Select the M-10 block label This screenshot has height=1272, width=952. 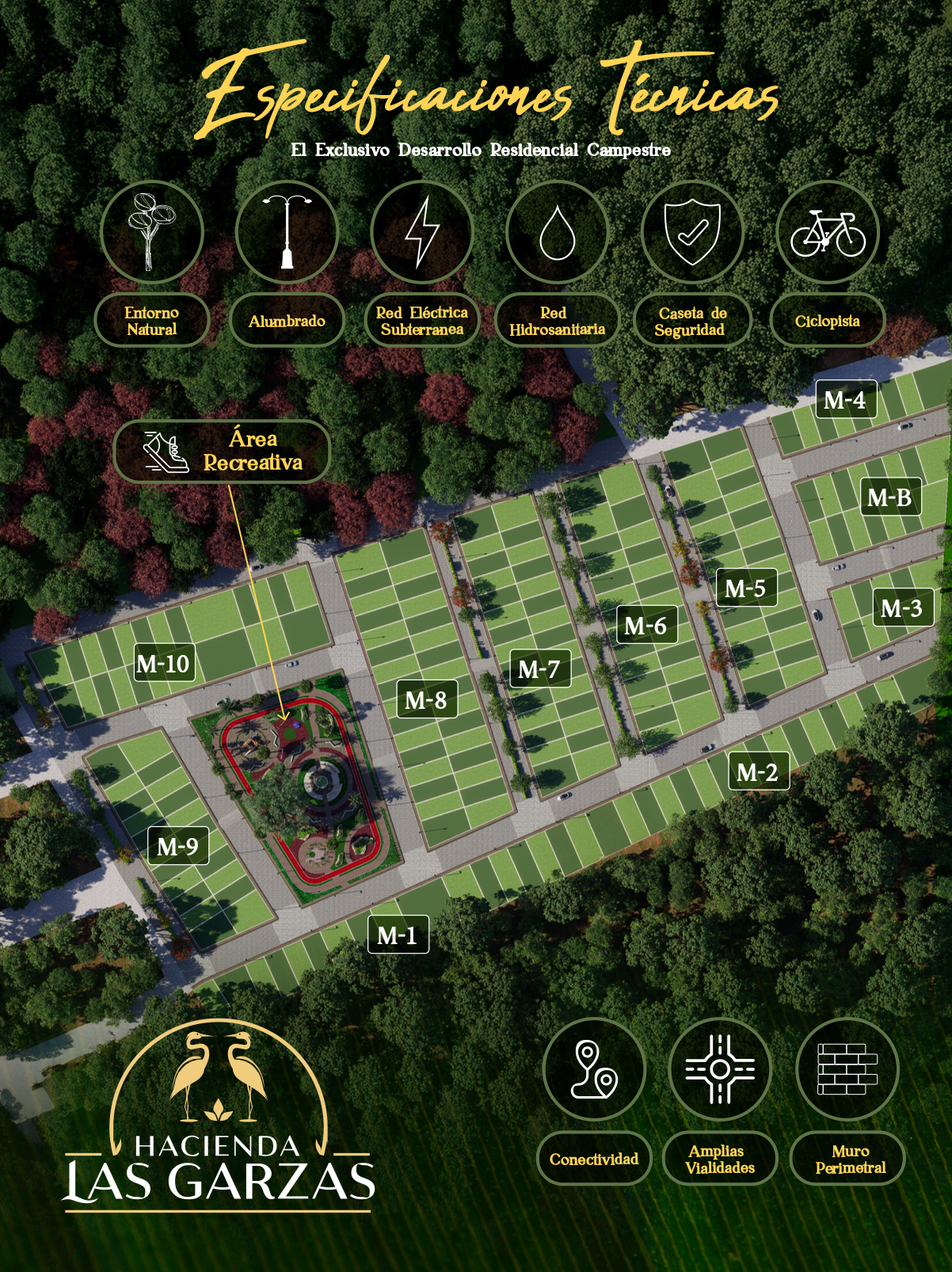163,663
